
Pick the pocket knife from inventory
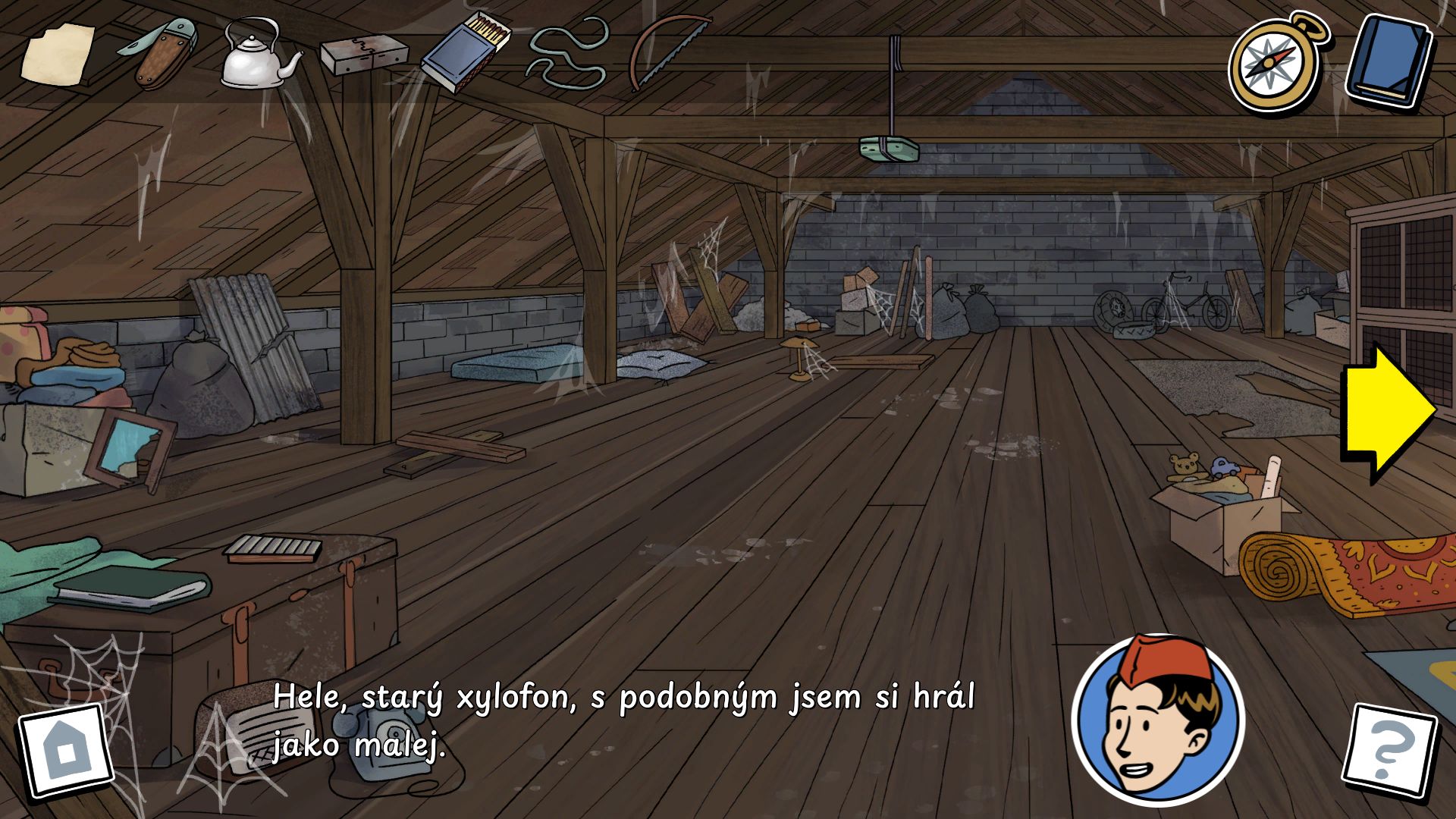coord(158,52)
